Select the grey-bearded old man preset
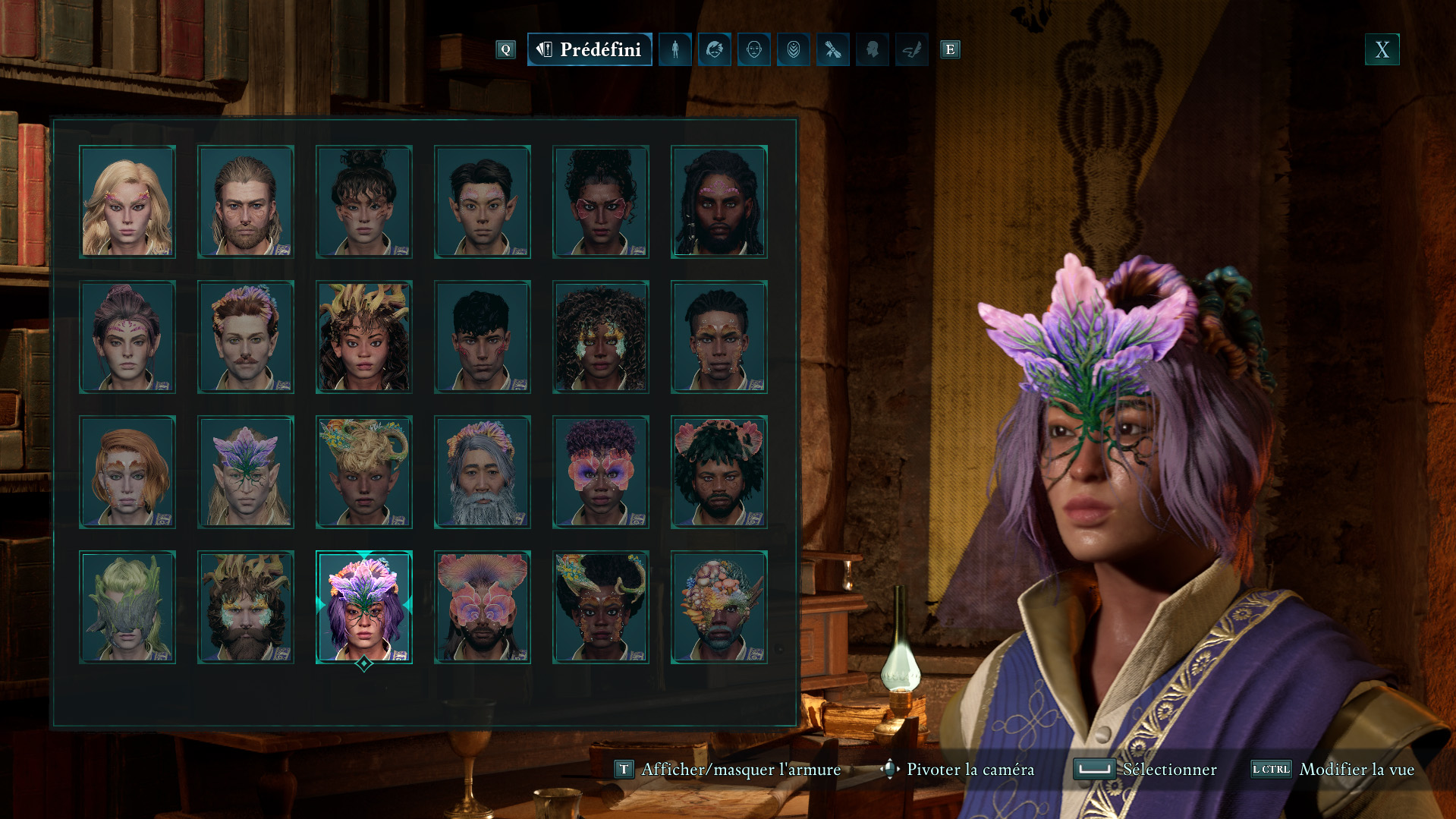 click(x=482, y=472)
